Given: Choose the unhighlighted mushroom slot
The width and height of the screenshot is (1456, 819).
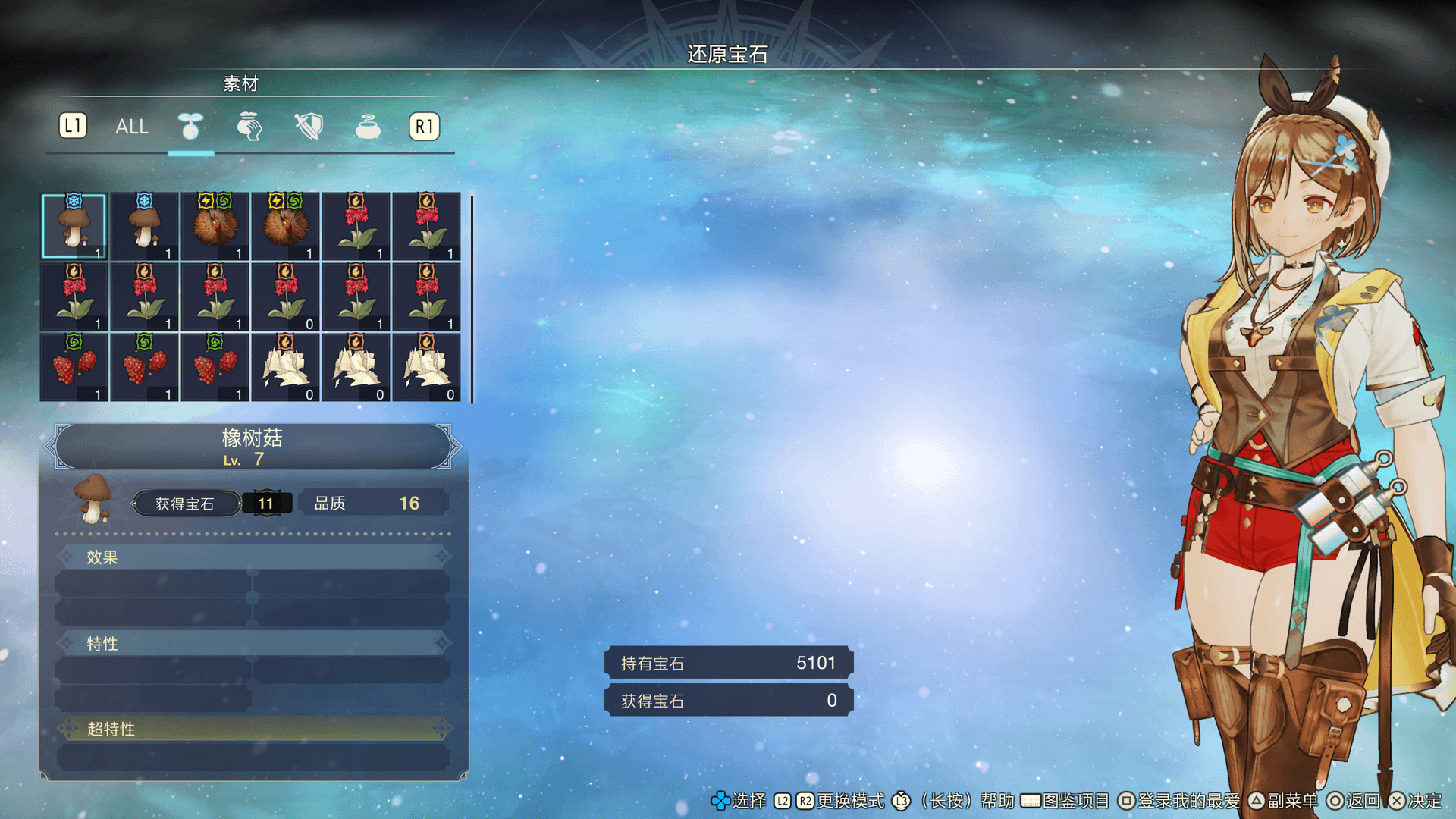Looking at the screenshot, I should click(144, 226).
